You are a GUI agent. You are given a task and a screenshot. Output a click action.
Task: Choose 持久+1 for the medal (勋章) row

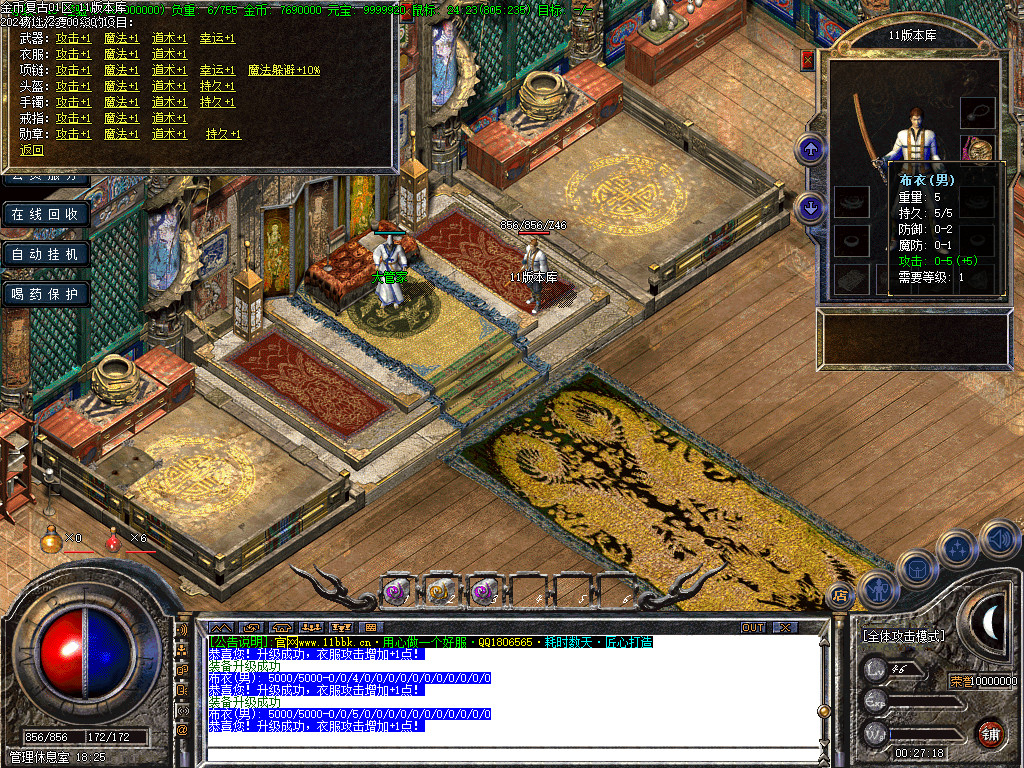coord(223,134)
